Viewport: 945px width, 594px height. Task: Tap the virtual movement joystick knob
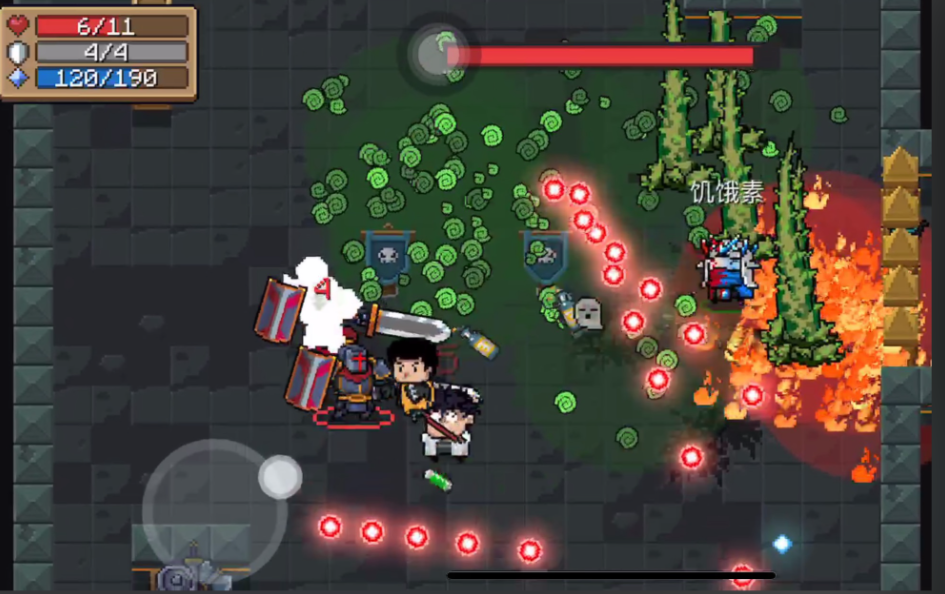click(x=280, y=477)
